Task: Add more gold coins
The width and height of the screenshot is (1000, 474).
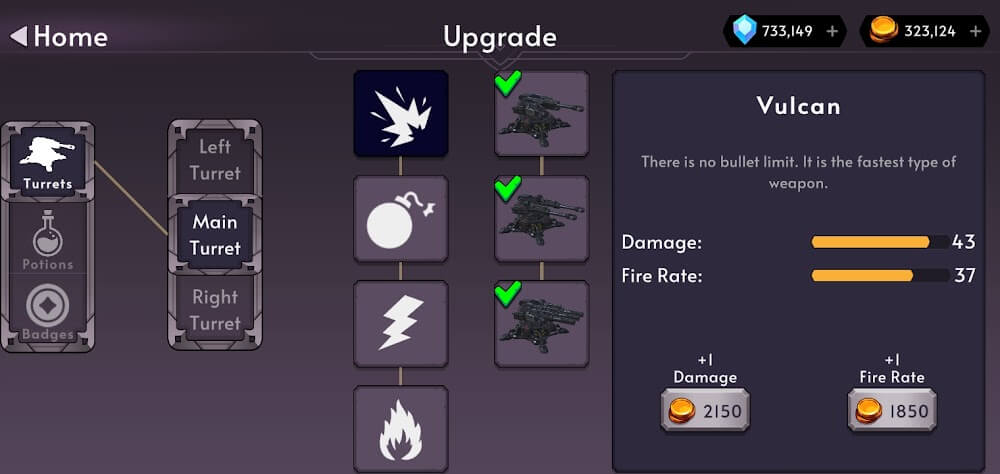Action: (x=973, y=32)
